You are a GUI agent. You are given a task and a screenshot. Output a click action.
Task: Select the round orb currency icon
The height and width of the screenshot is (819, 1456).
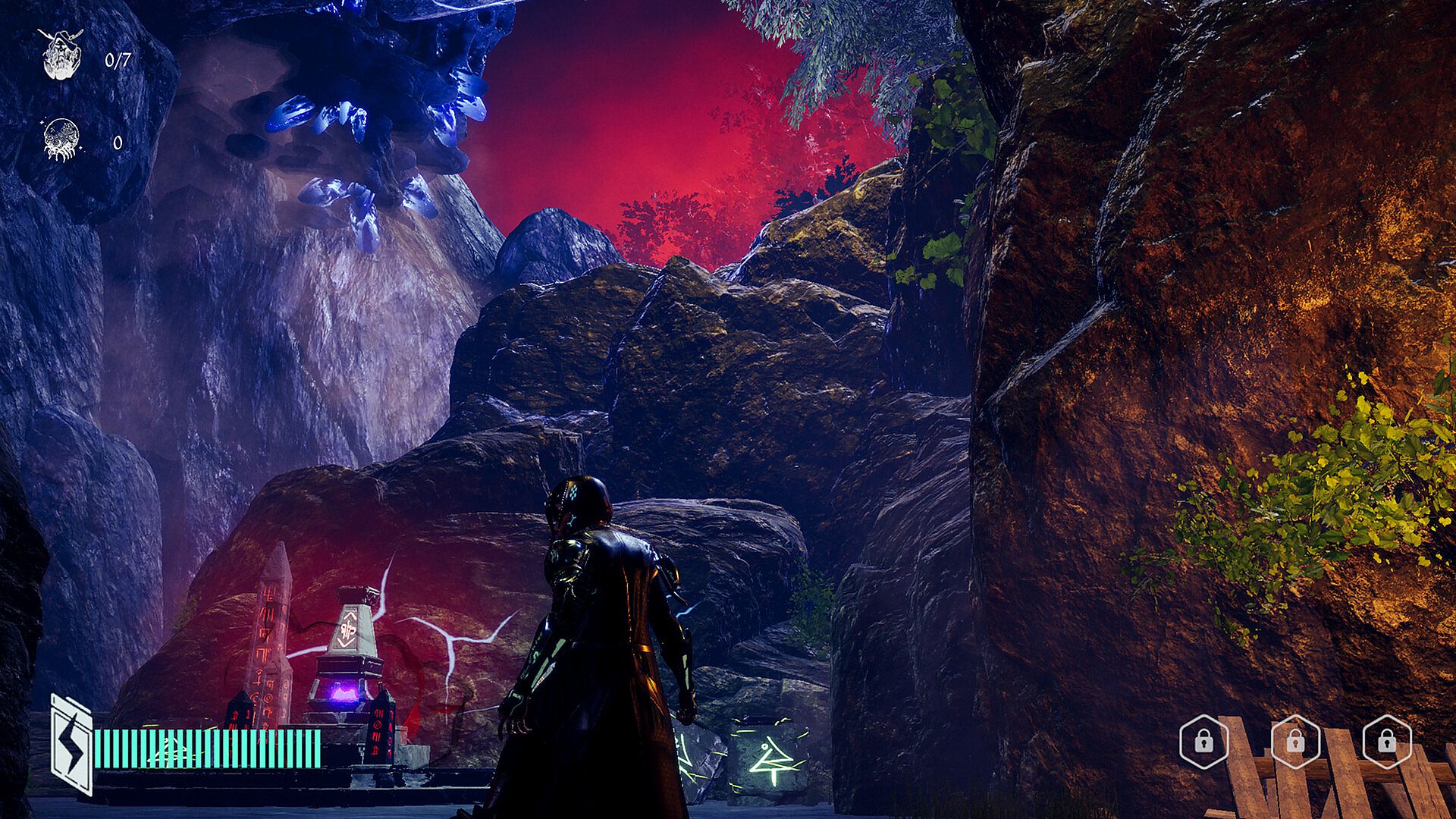pos(62,140)
